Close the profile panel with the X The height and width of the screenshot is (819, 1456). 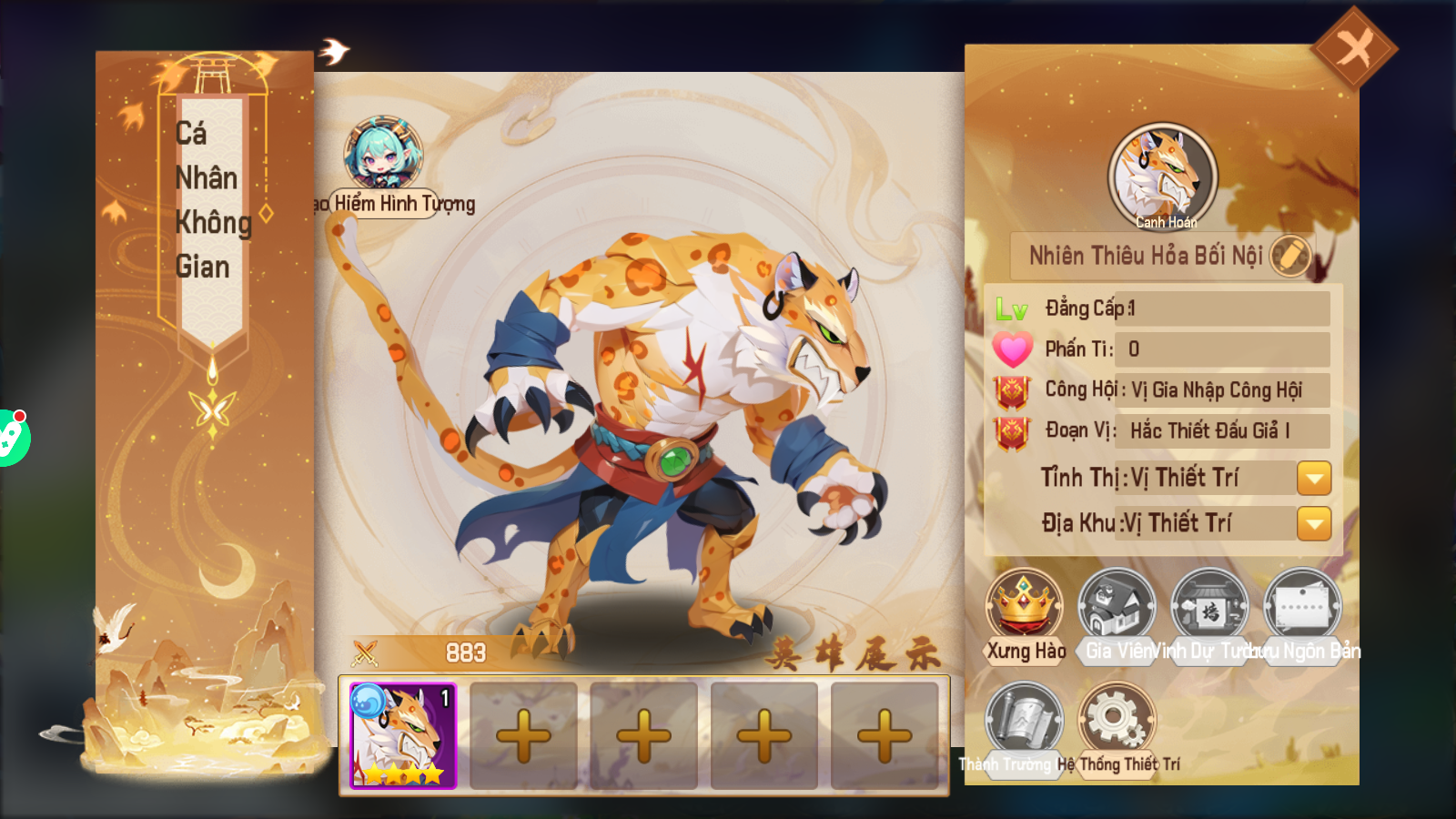1354,48
